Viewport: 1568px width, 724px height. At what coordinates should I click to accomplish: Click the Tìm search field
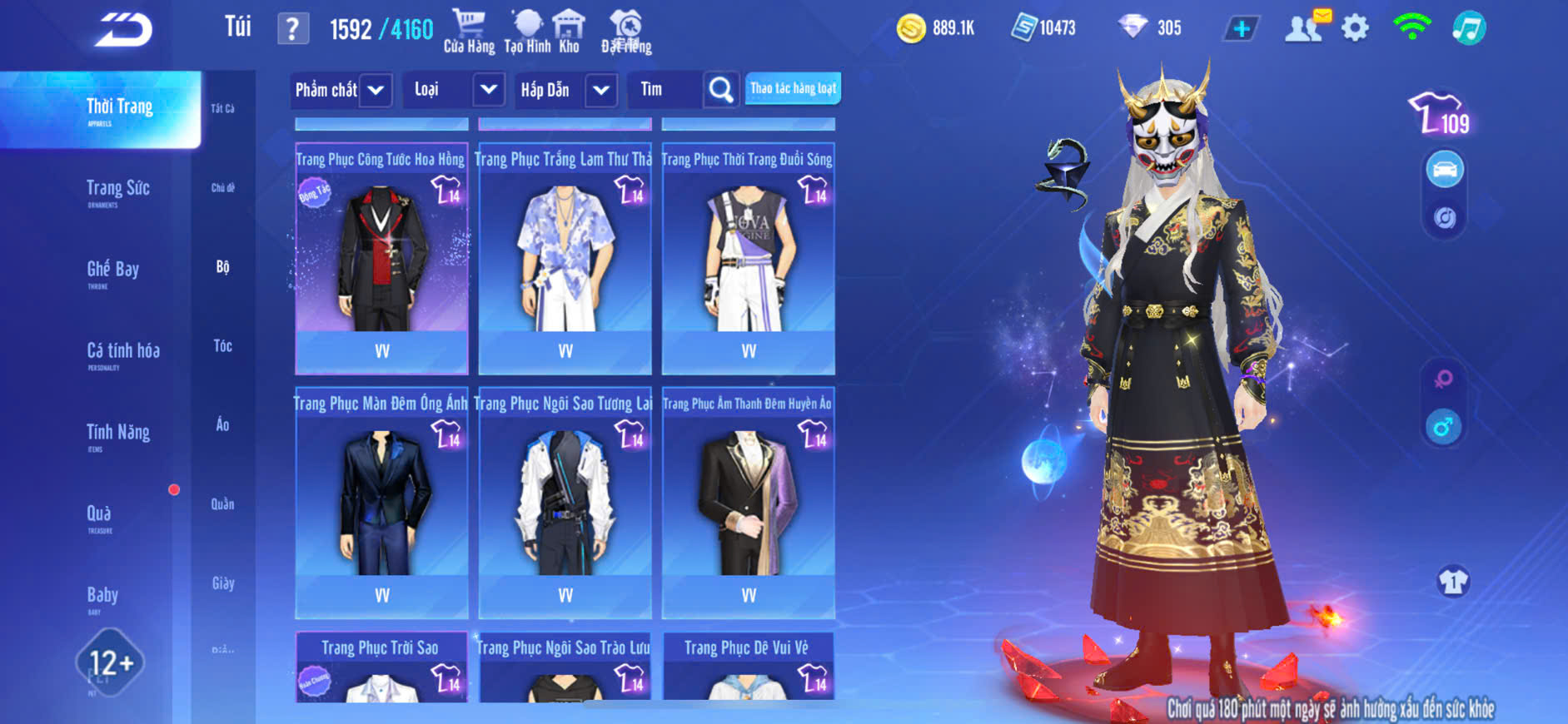coord(666,90)
